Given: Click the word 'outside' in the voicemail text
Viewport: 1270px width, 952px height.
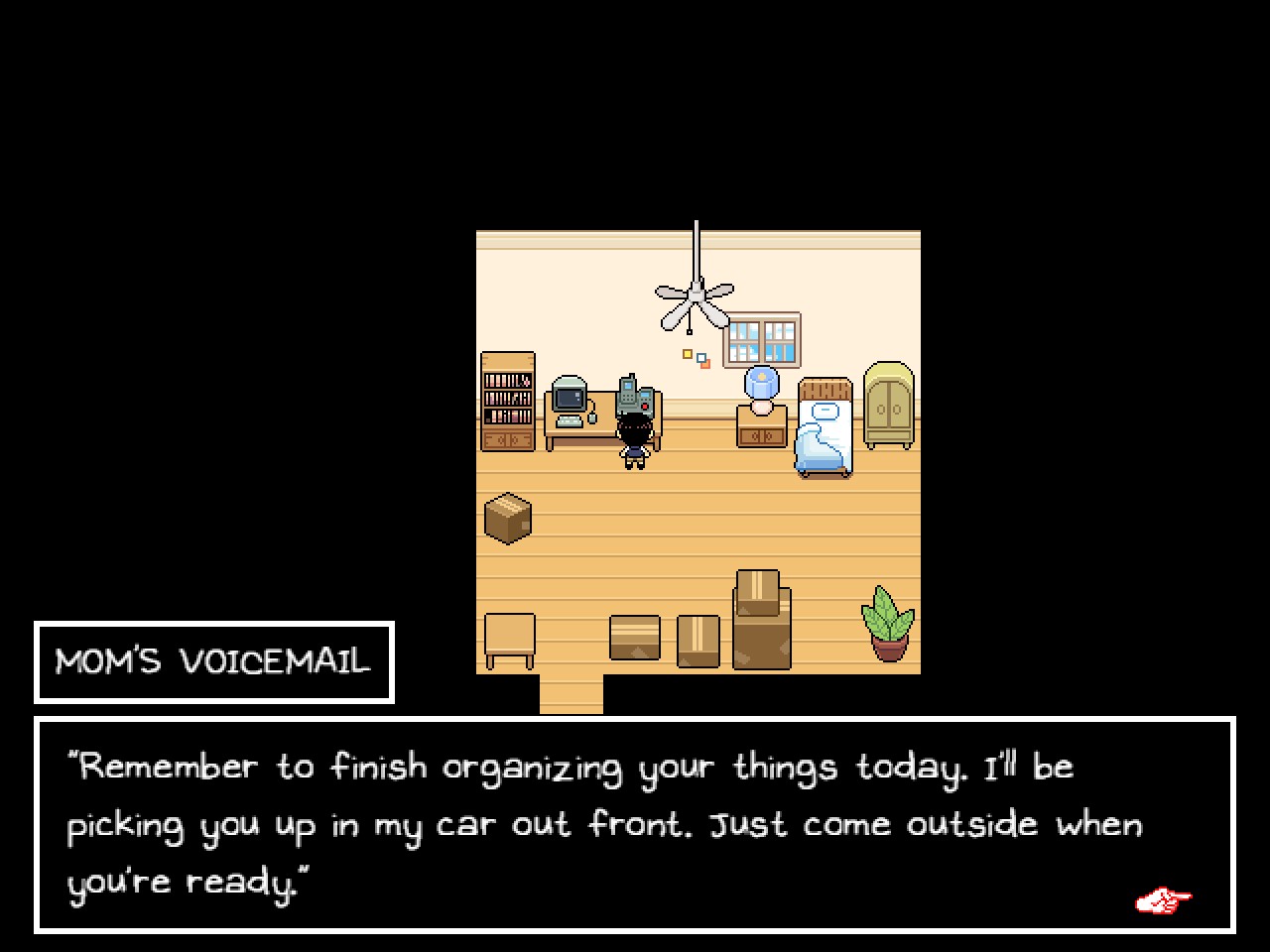Looking at the screenshot, I should (969, 823).
